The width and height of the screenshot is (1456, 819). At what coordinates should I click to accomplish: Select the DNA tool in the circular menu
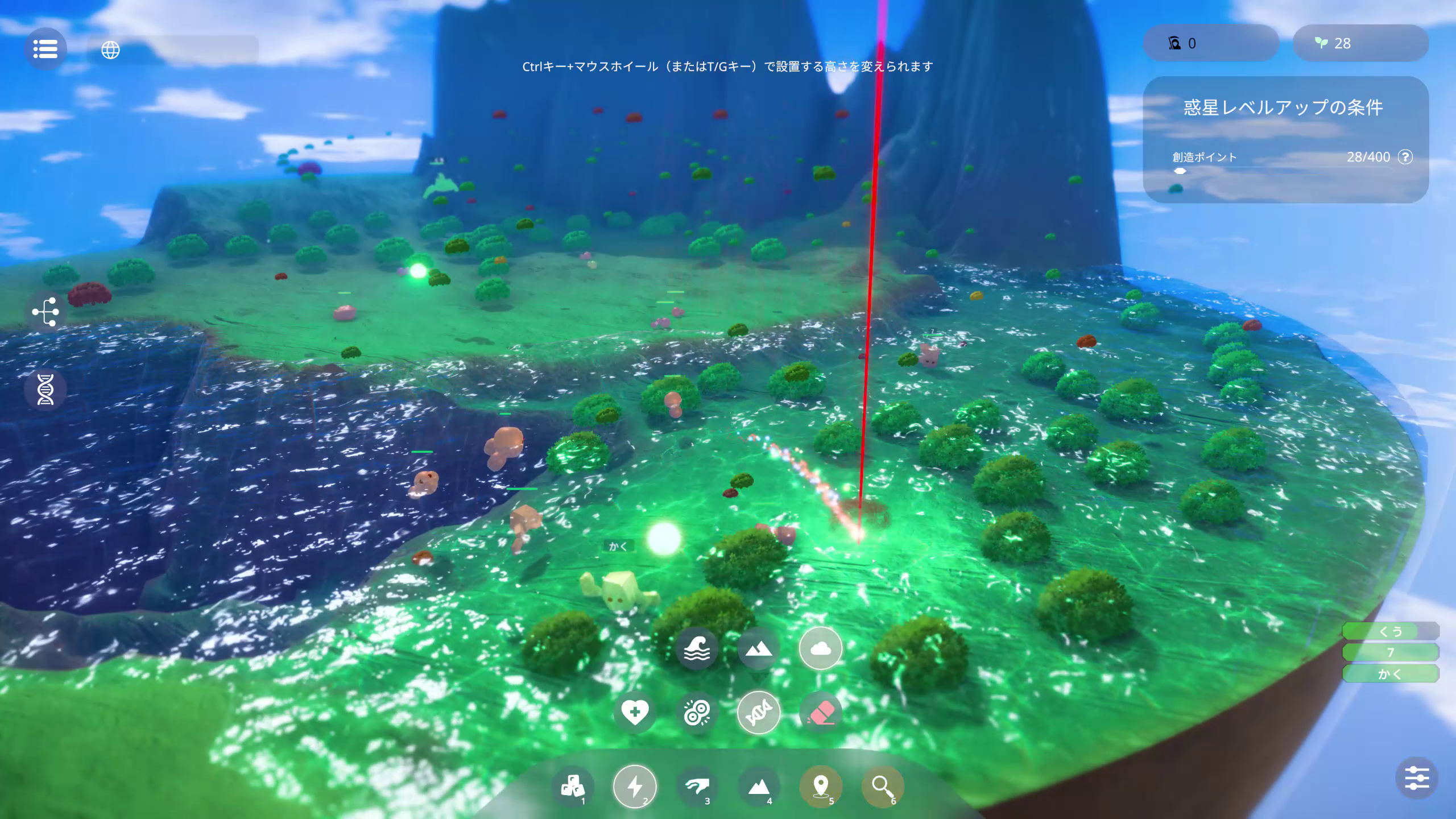(x=759, y=712)
